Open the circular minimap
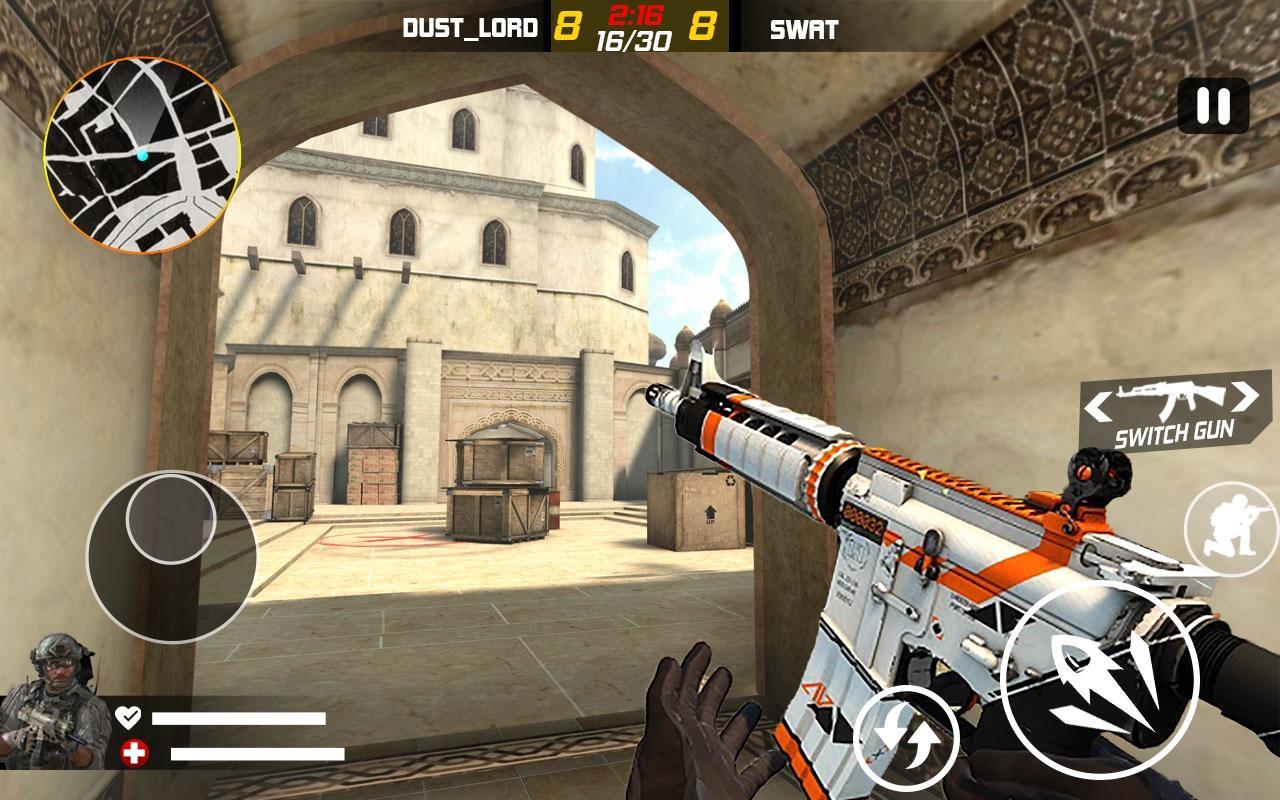Viewport: 1280px width, 800px height. tap(142, 155)
